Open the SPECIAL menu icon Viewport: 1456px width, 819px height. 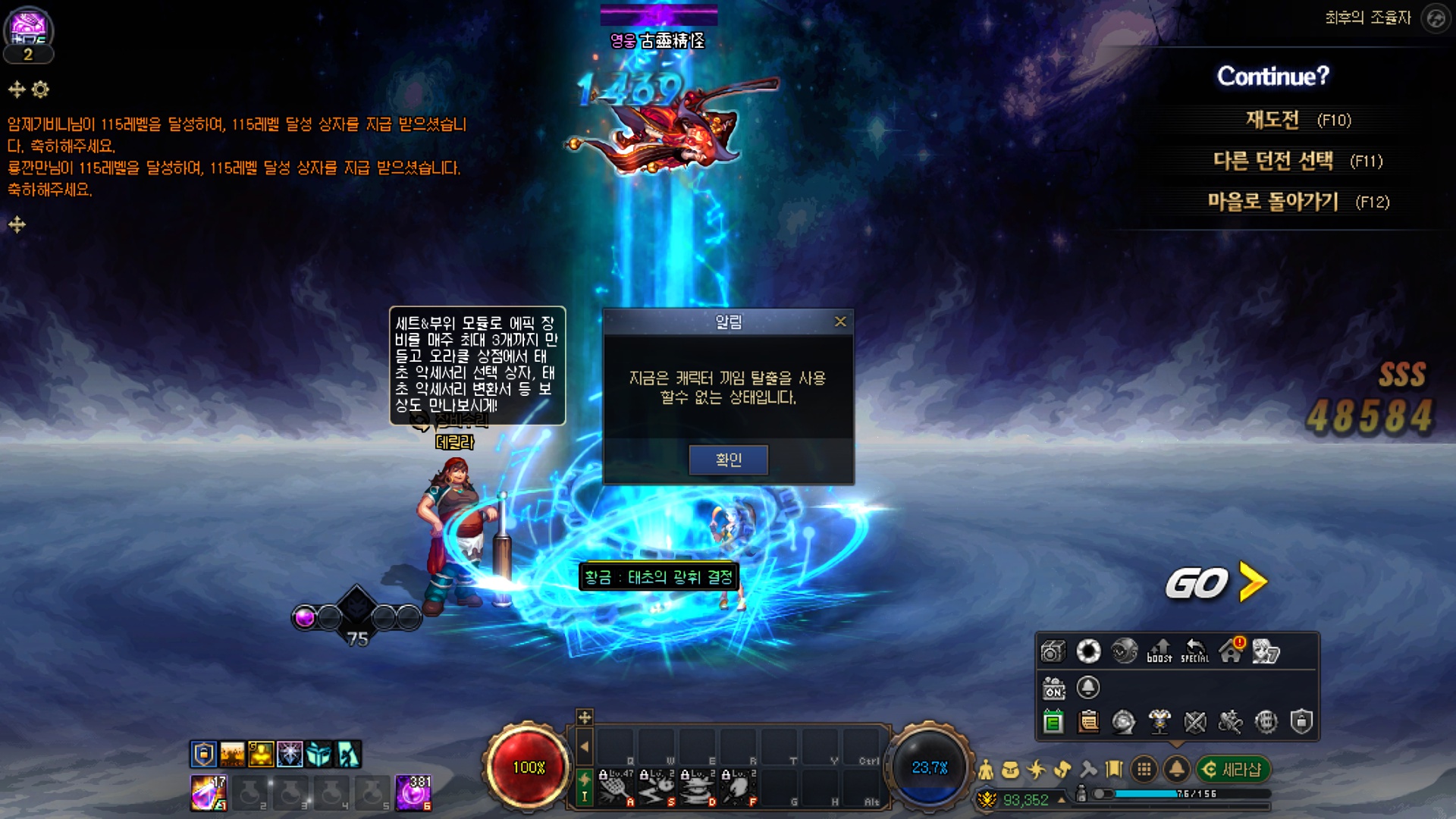[1195, 651]
